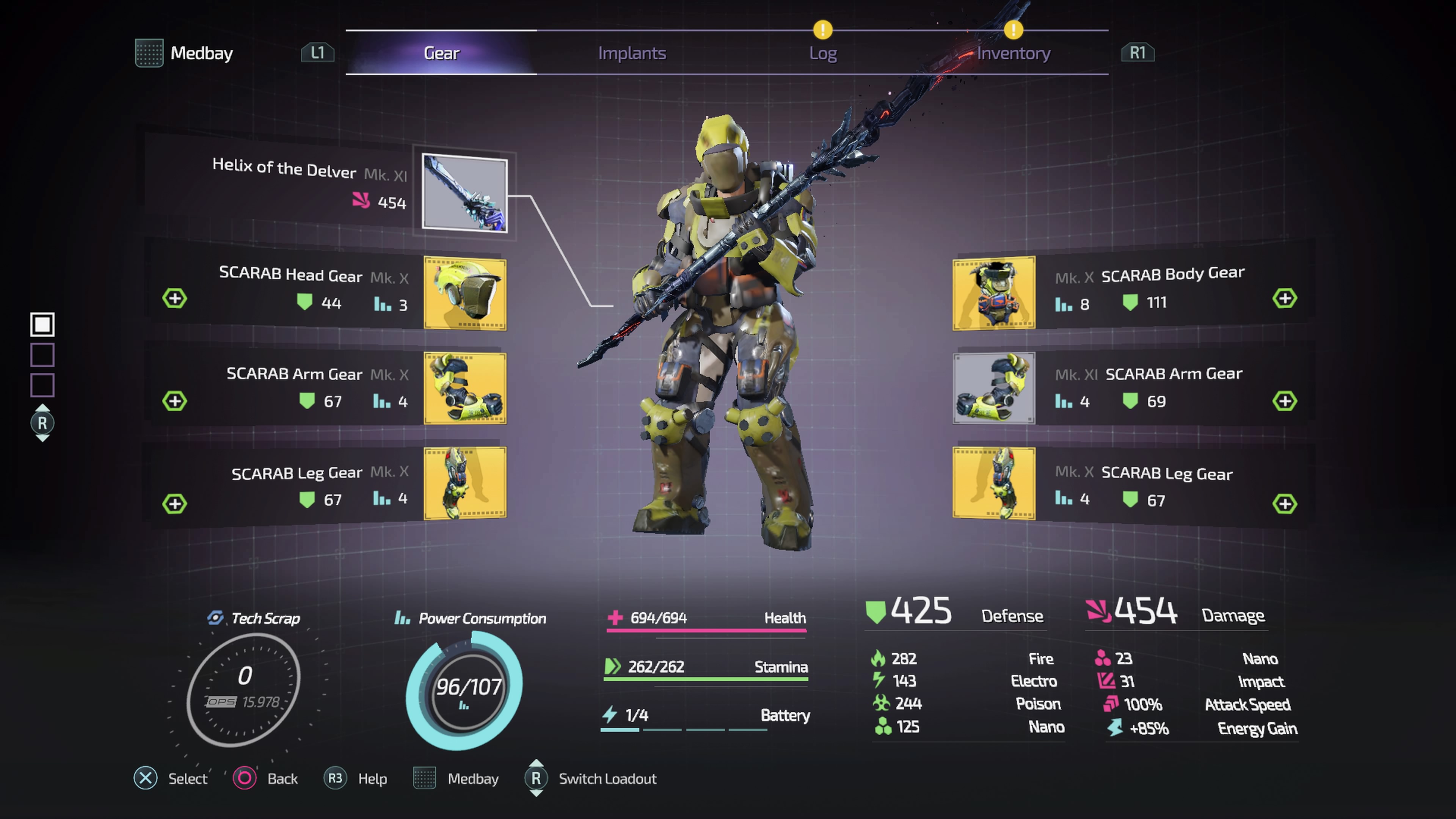1456x819 pixels.
Task: Choose the SCARAB Head Gear slot
Action: [x=464, y=293]
